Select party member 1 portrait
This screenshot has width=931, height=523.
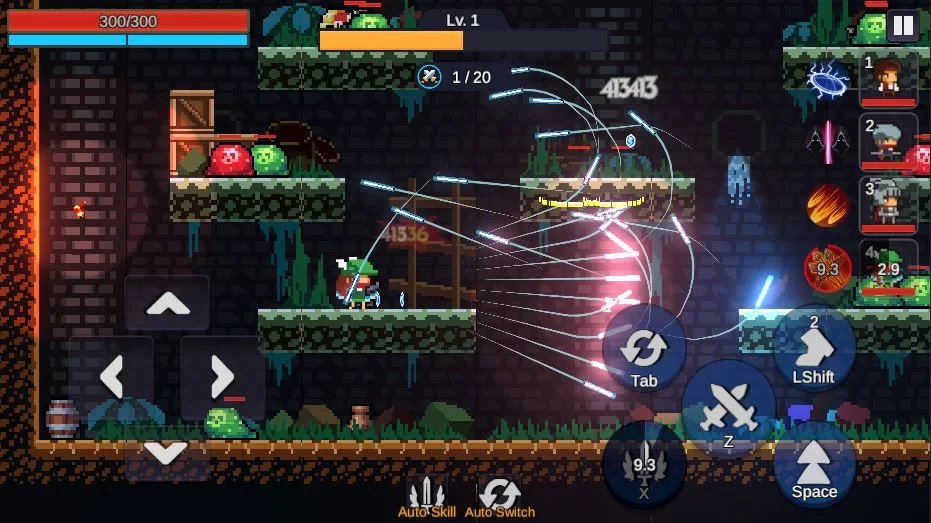[888, 79]
